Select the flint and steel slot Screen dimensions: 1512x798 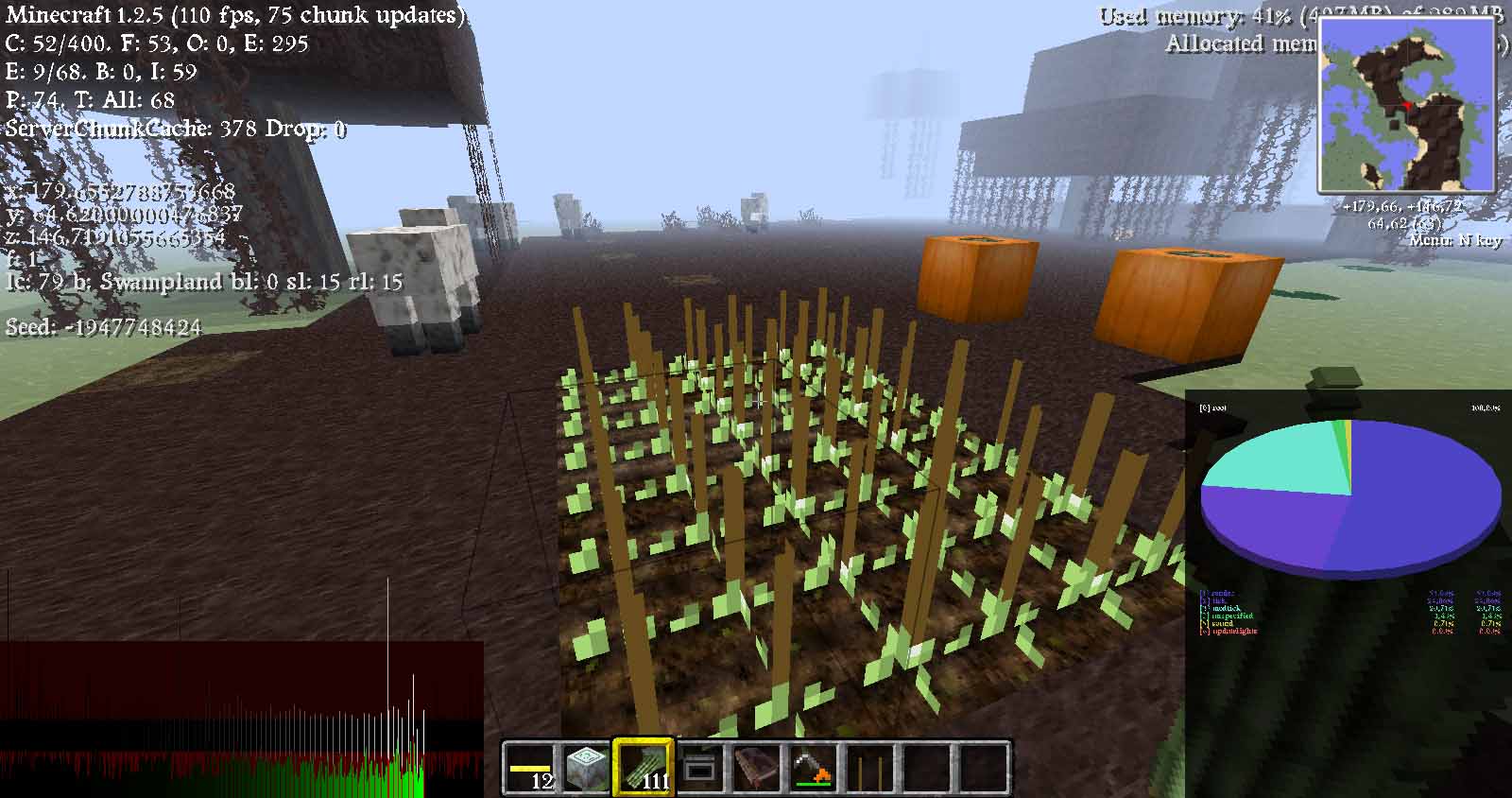[x=814, y=767]
